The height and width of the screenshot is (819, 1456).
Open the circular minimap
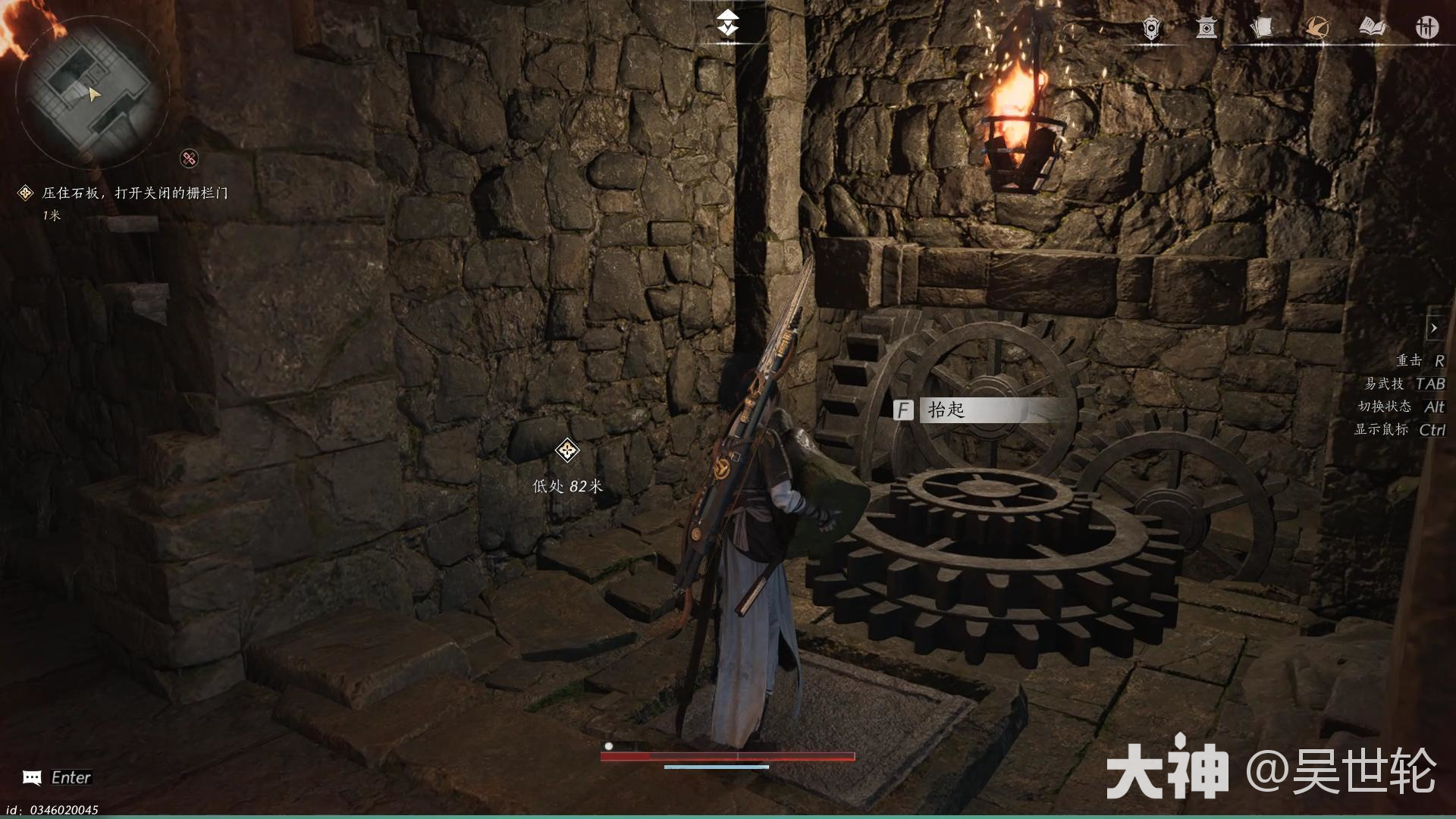point(89,93)
